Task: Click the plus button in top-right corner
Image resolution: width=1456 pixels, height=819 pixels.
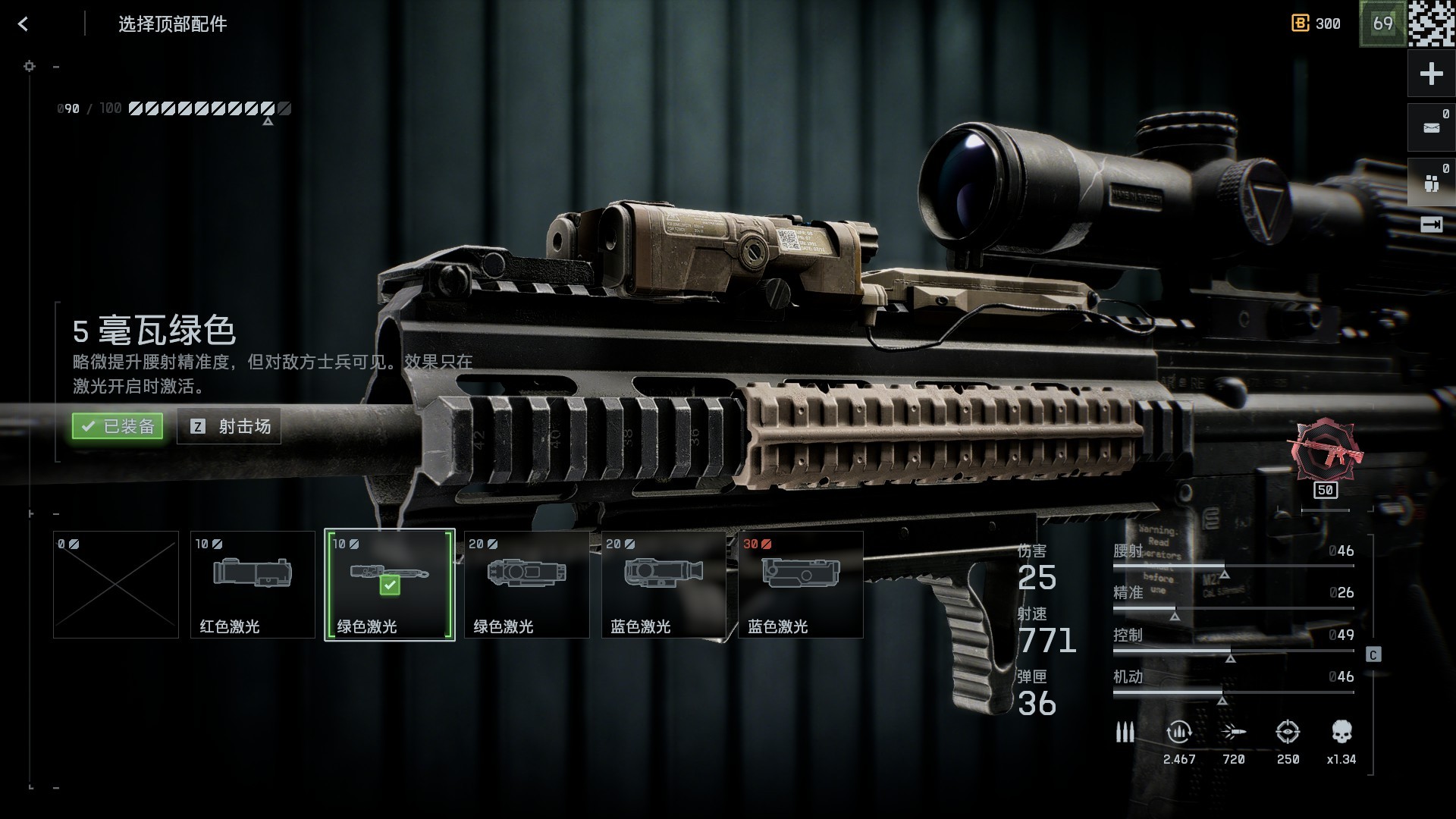Action: (1431, 74)
